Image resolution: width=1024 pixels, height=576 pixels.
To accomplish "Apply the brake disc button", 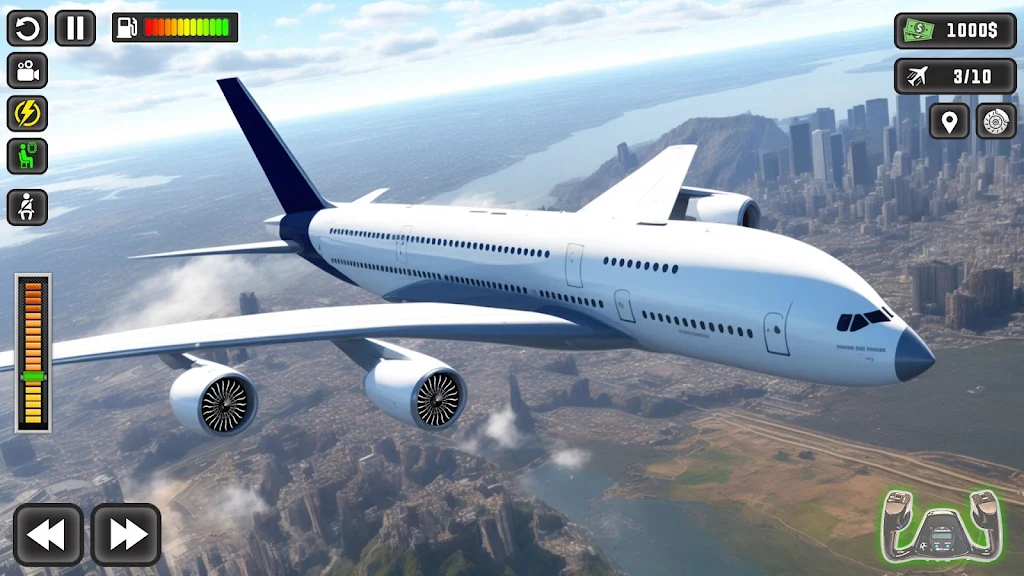I will (996, 121).
